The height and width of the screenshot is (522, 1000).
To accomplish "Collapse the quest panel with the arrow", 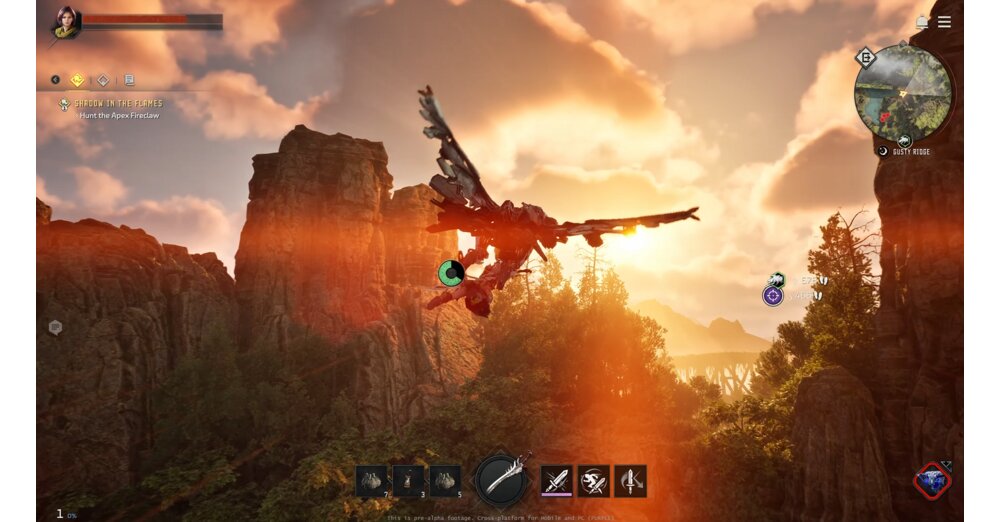I will 56,80.
